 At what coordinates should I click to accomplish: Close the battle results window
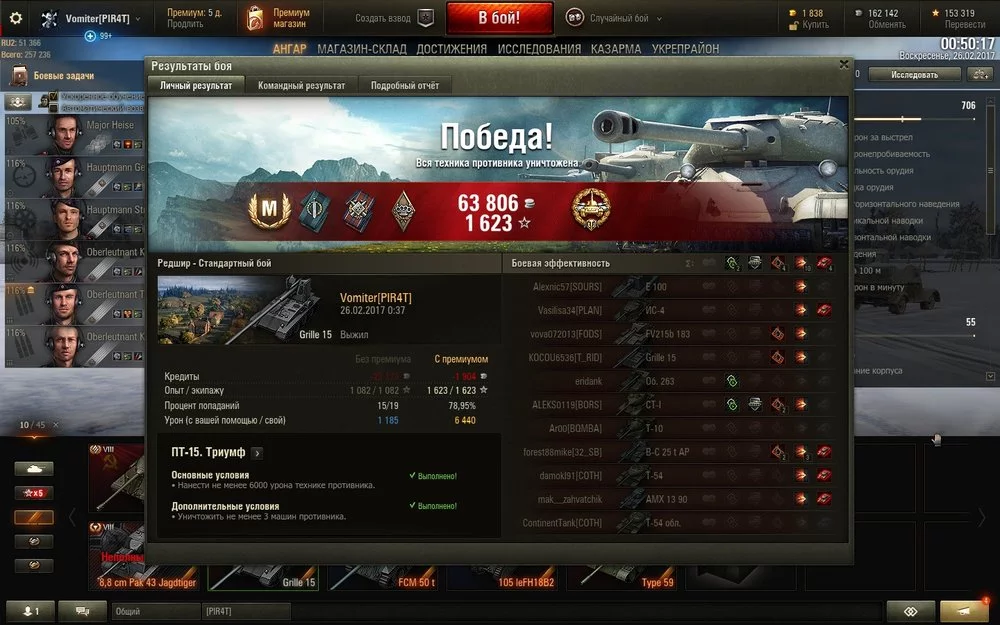point(843,65)
